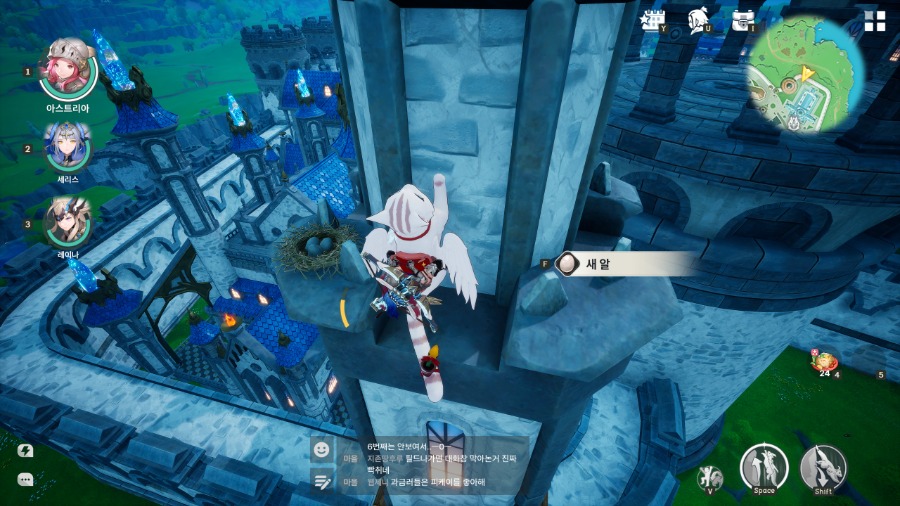This screenshot has height=506, width=900.
Task: Trigger the small companion swap skill icon
Action: coord(712,476)
